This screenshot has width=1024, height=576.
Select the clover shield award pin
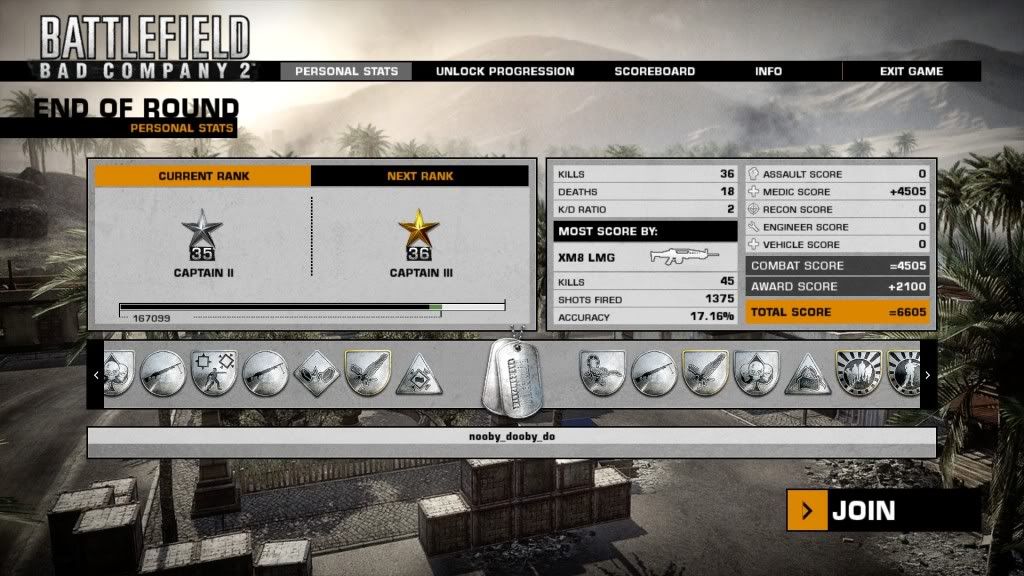(x=756, y=373)
